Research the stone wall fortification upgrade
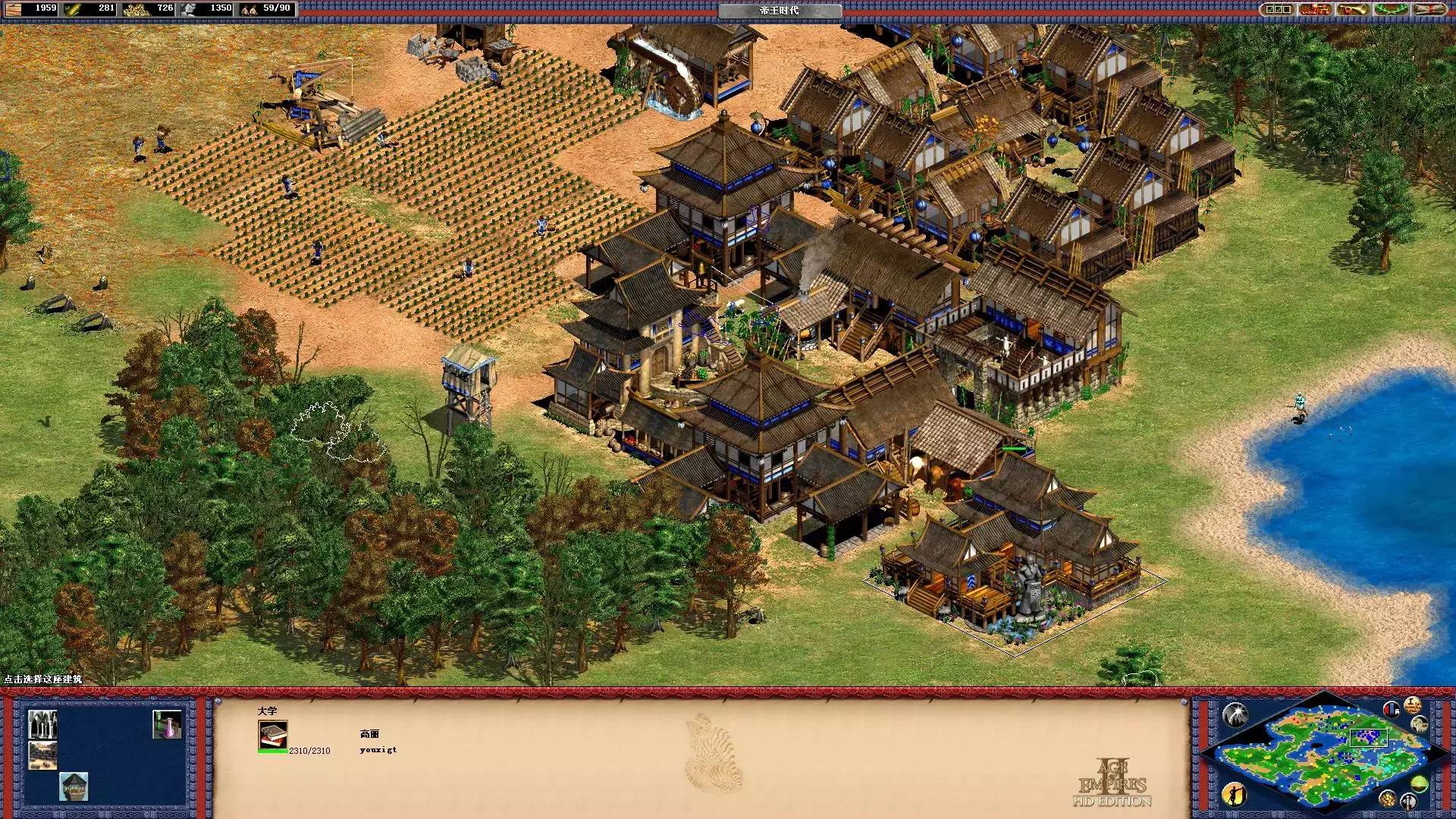 coord(42,755)
